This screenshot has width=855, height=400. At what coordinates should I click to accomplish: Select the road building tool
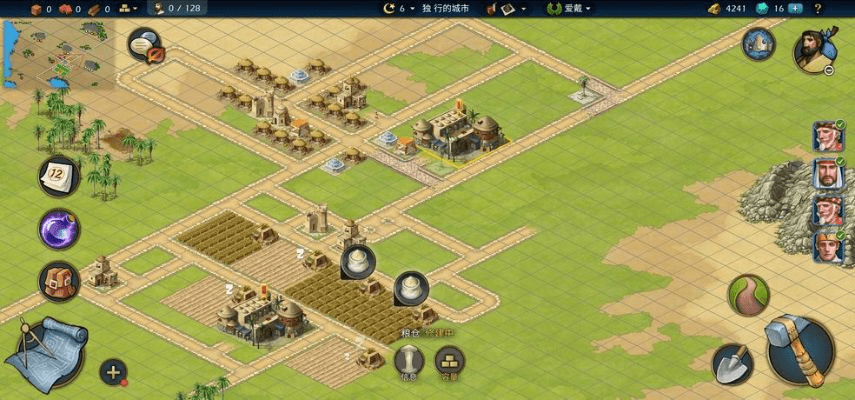pyautogui.click(x=746, y=295)
